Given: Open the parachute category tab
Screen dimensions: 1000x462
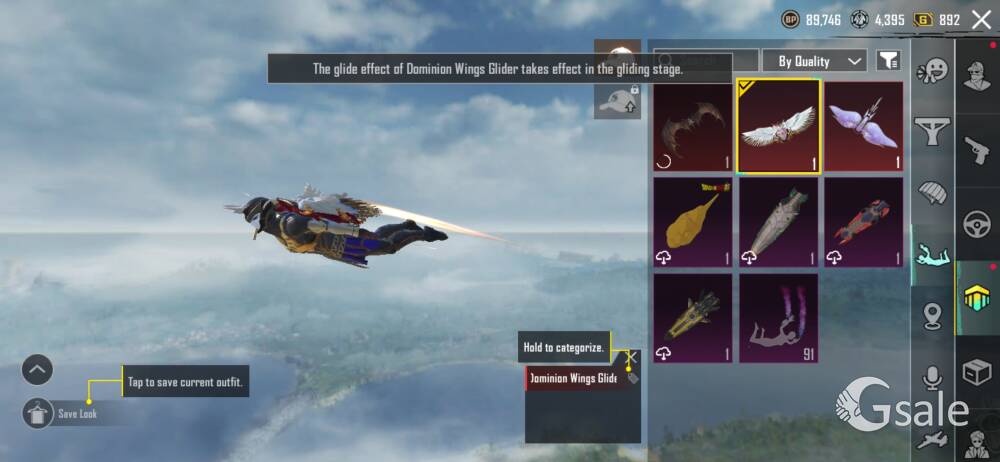Looking at the screenshot, I should click(932, 192).
